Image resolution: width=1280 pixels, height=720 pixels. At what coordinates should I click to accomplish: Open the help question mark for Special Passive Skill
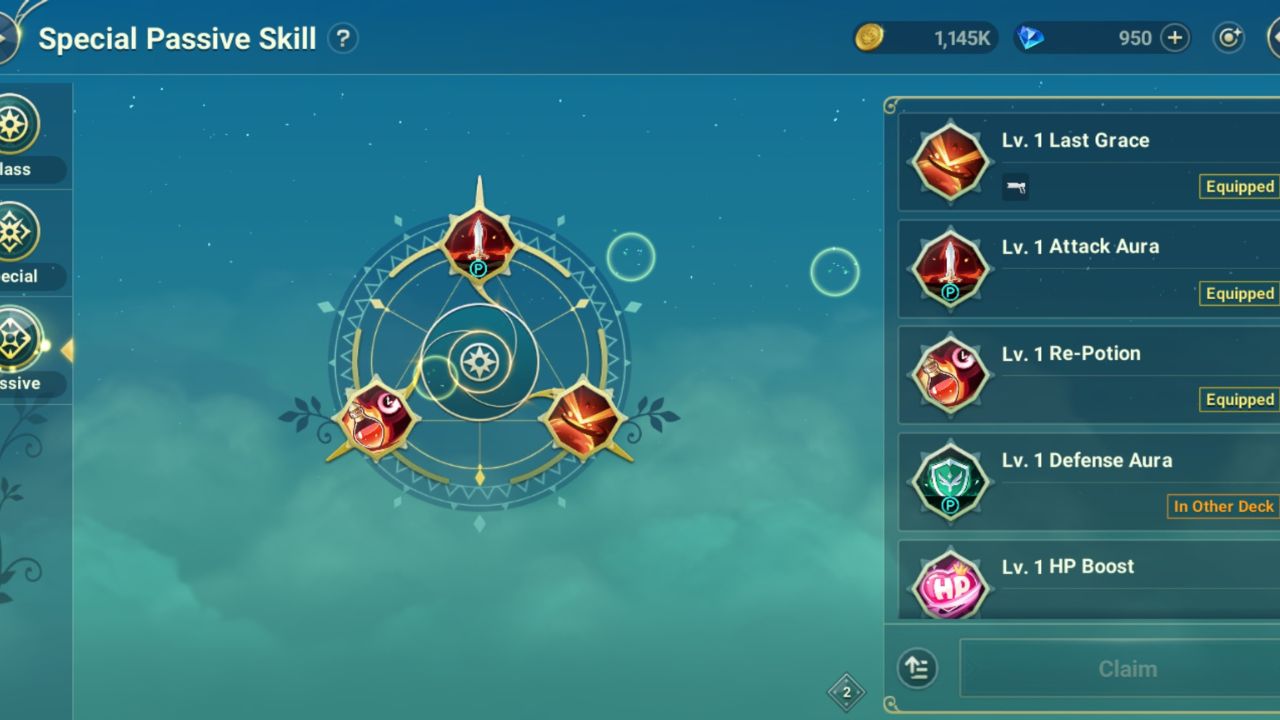pyautogui.click(x=341, y=37)
